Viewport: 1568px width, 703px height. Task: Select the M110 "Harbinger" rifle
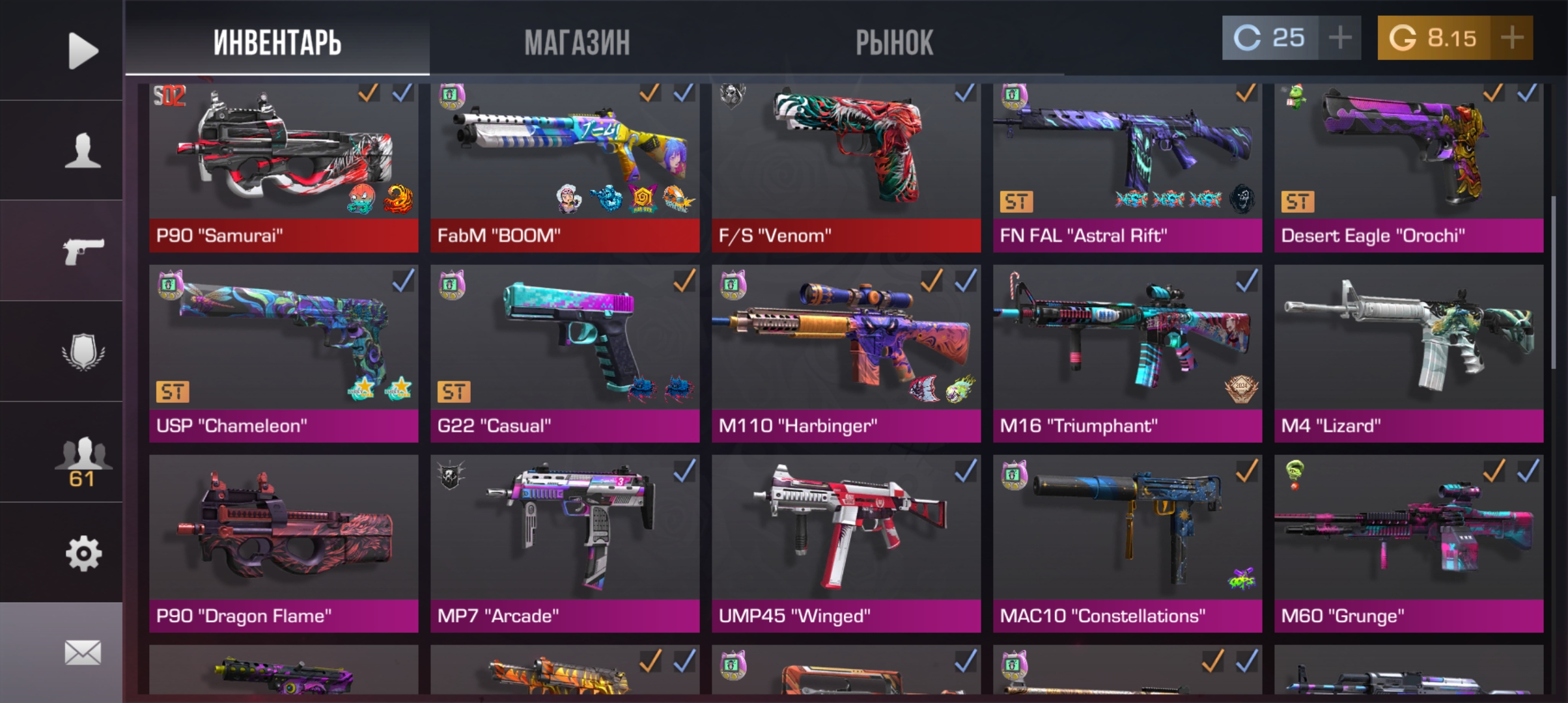(846, 351)
